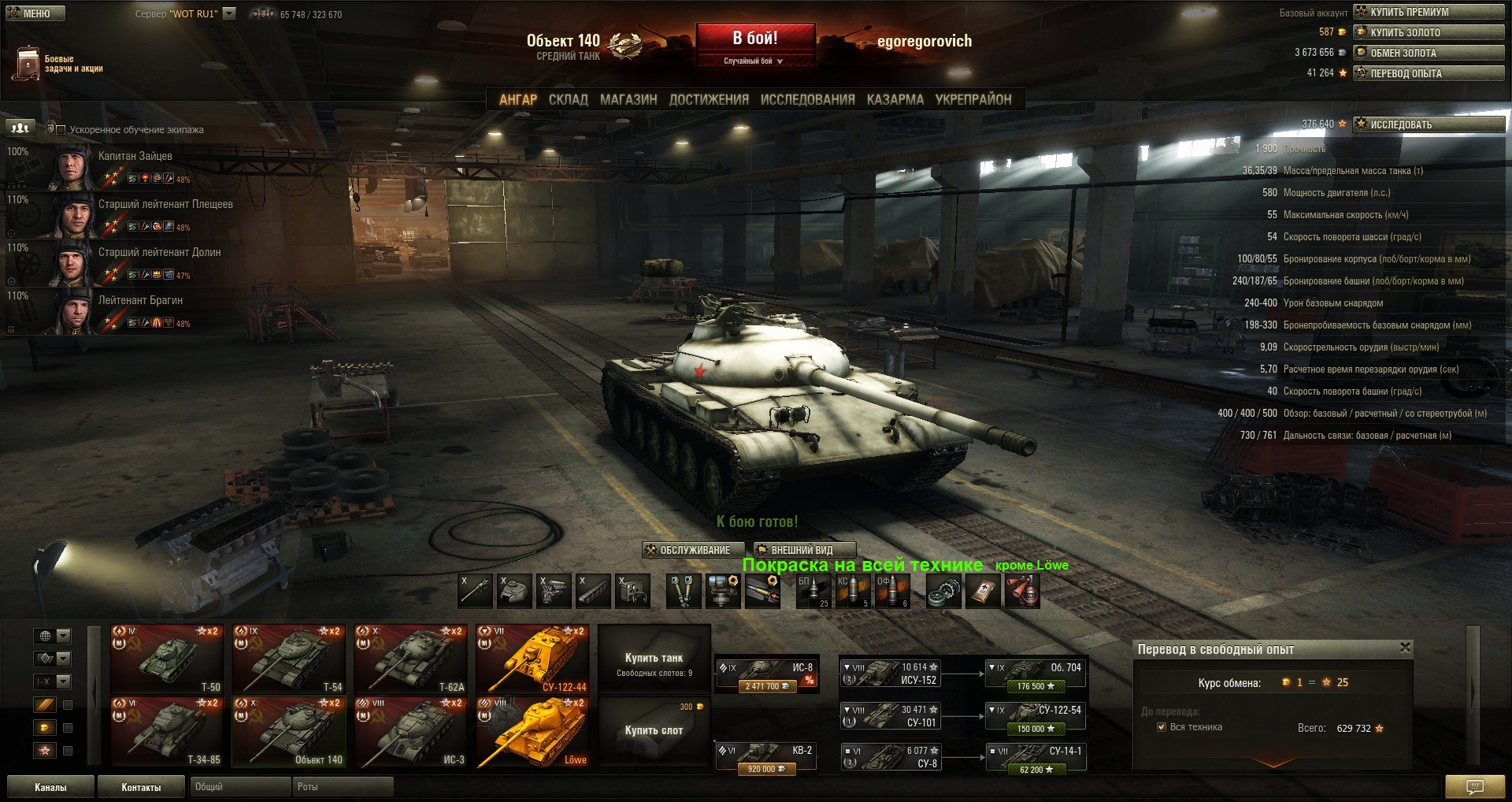Switch to the УКРЕПРАЙОН tab

click(973, 100)
